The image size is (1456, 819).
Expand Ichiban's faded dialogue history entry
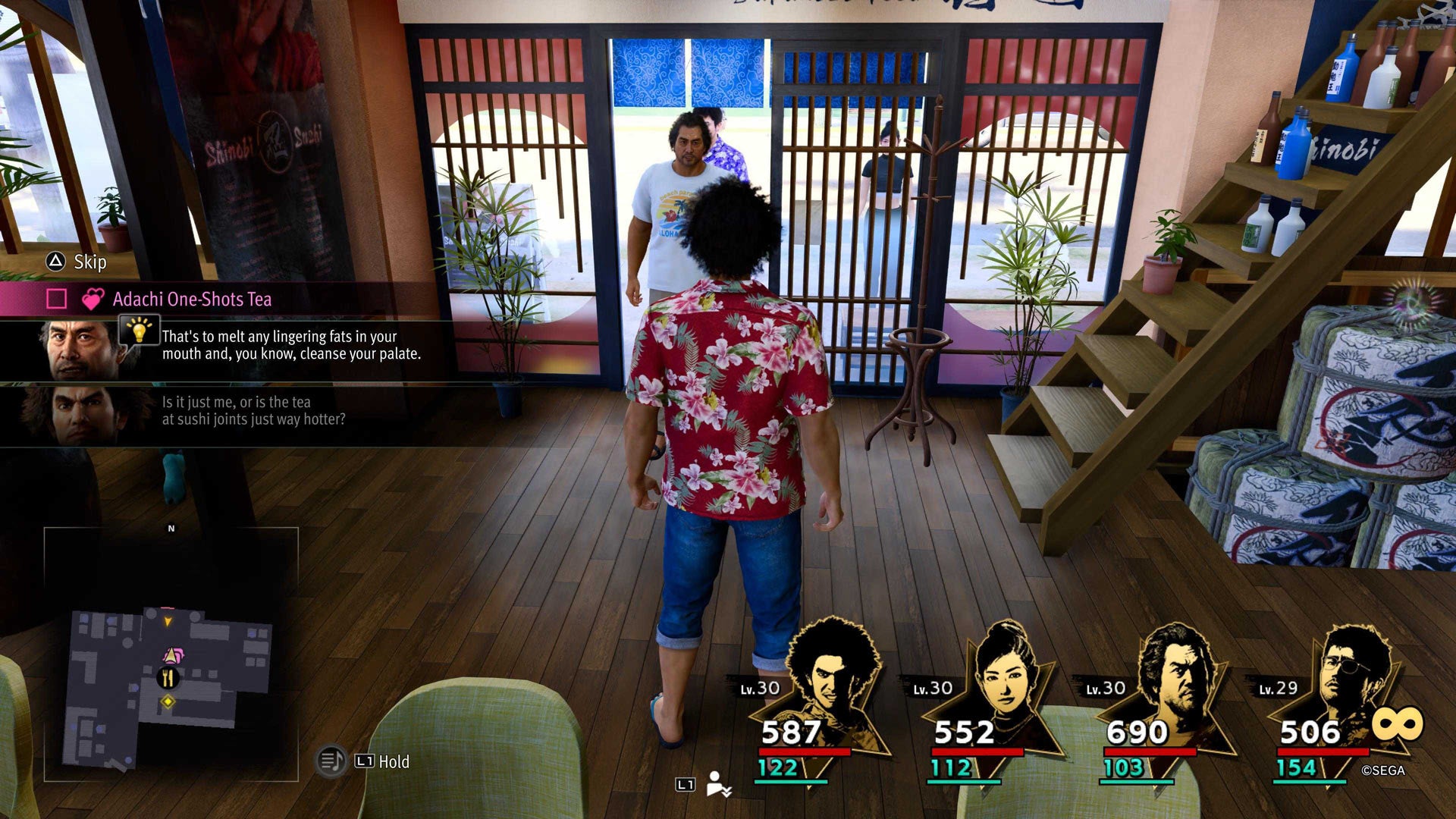pos(250,410)
